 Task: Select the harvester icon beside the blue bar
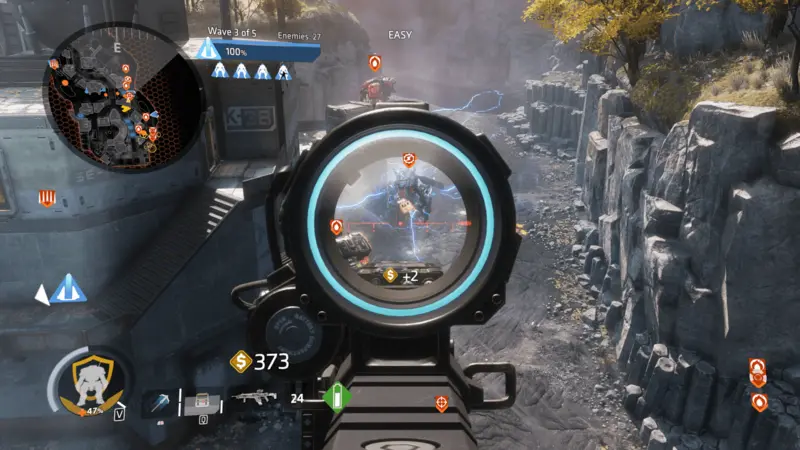pos(207,49)
